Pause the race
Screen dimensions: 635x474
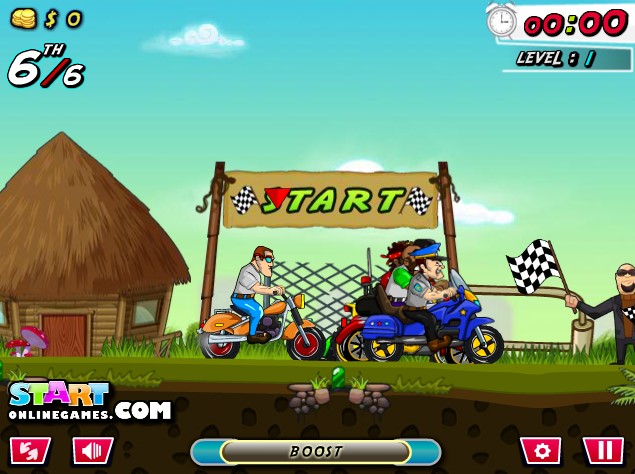(x=603, y=450)
